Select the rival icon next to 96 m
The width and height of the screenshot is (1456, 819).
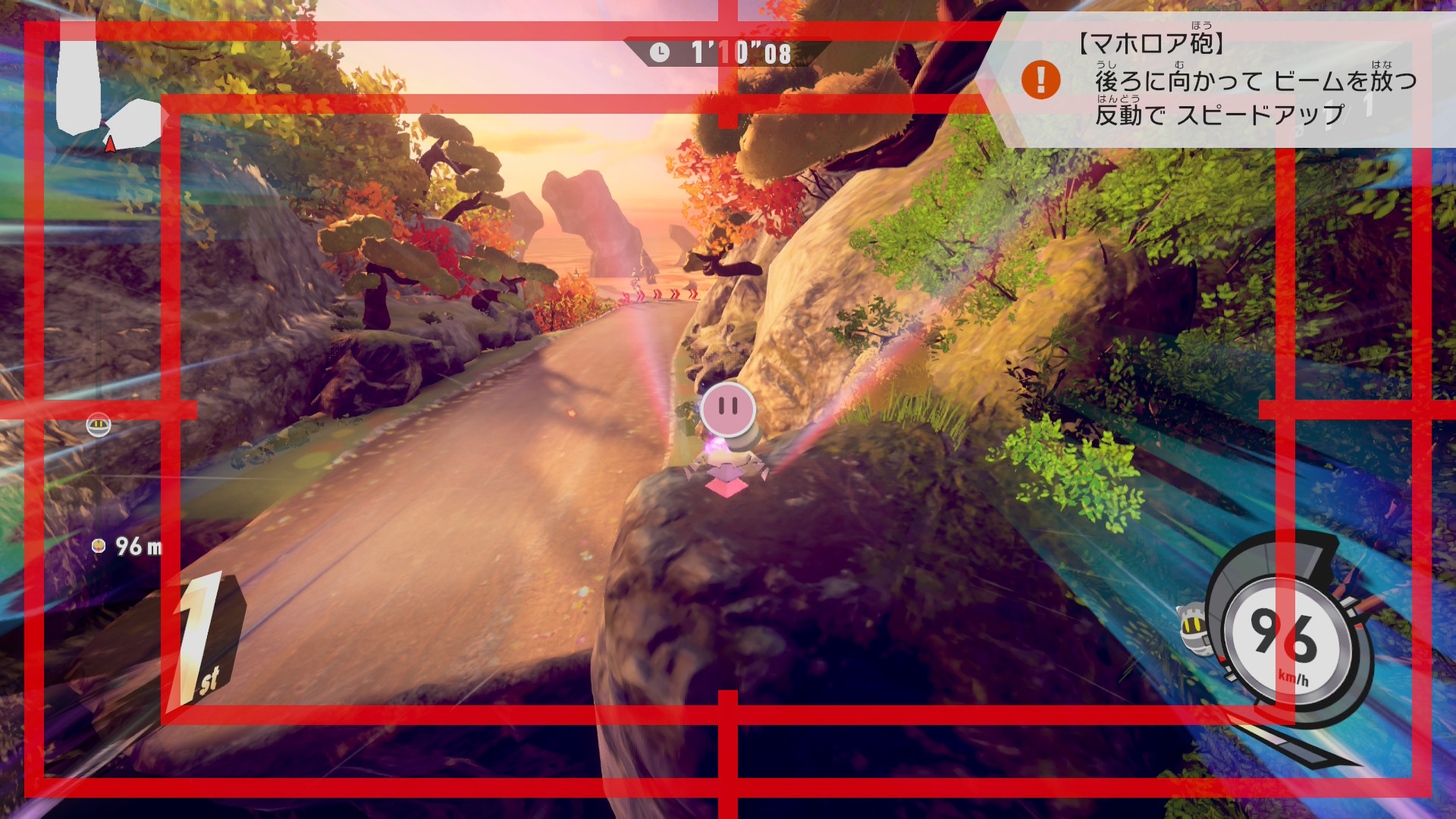click(x=98, y=545)
